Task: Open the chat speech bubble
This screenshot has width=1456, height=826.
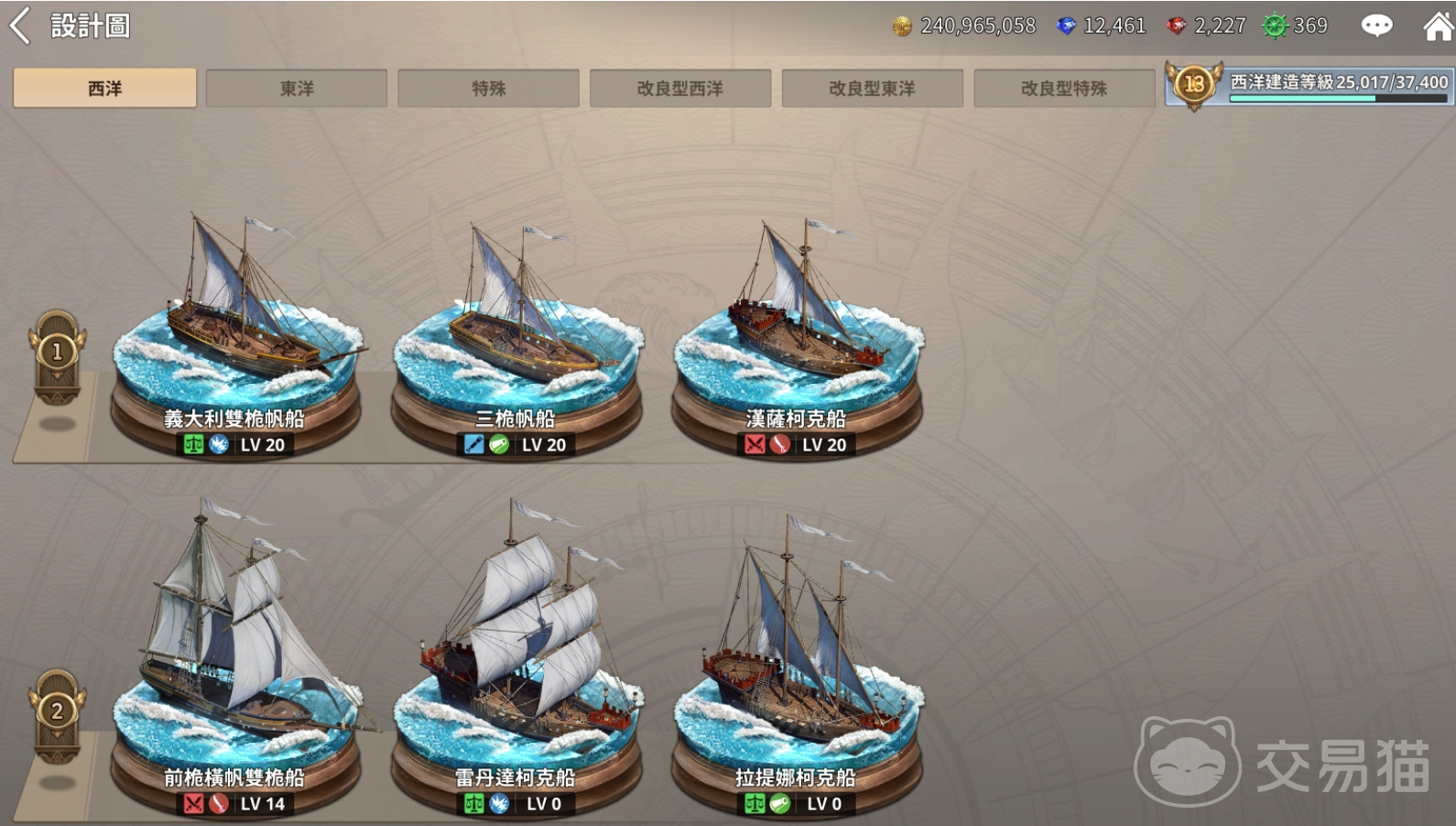Action: point(1376,26)
